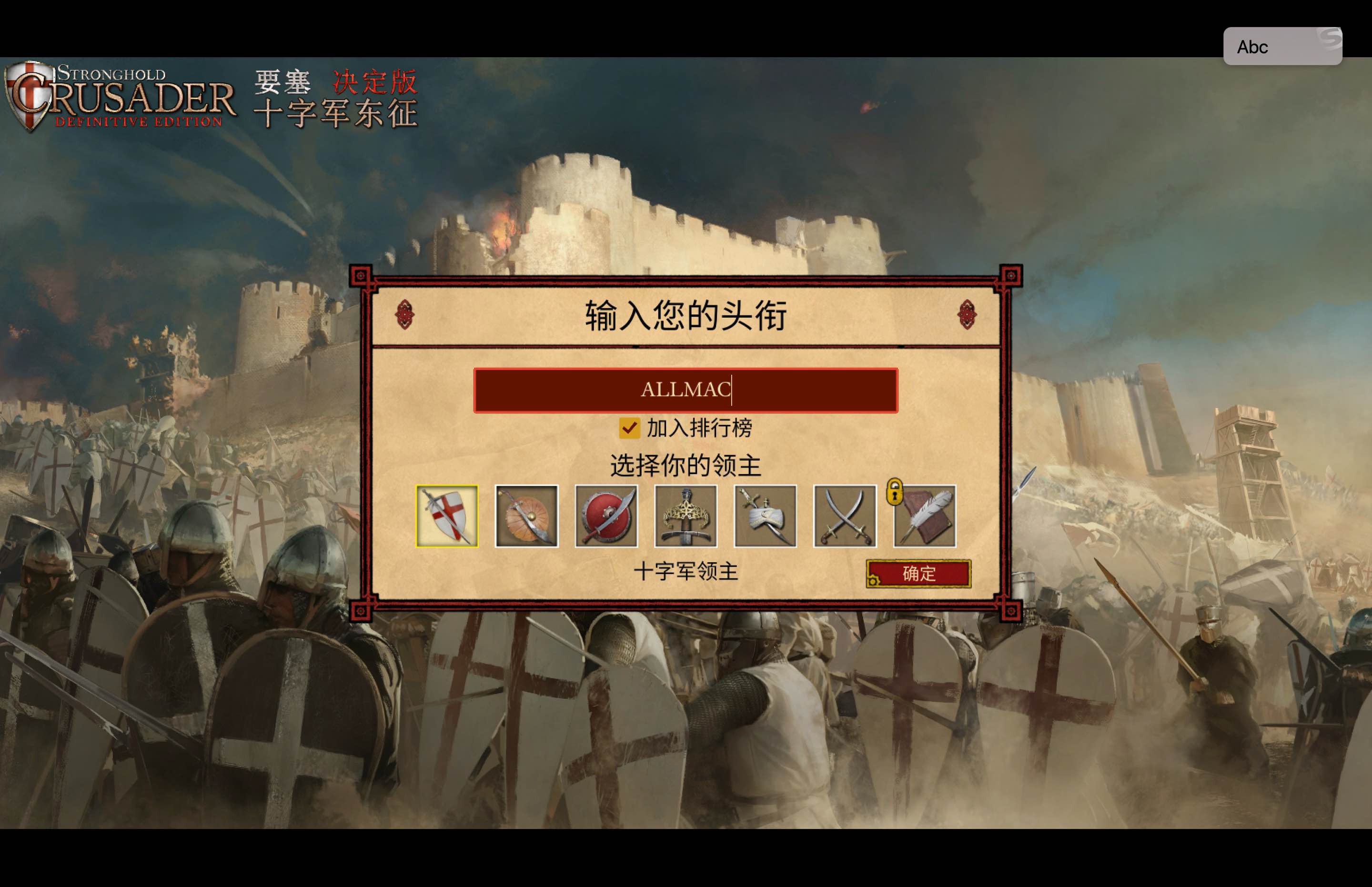Viewport: 1372px width, 887px height.
Task: Pick the crossed scimitars lord emblem
Action: [x=844, y=516]
